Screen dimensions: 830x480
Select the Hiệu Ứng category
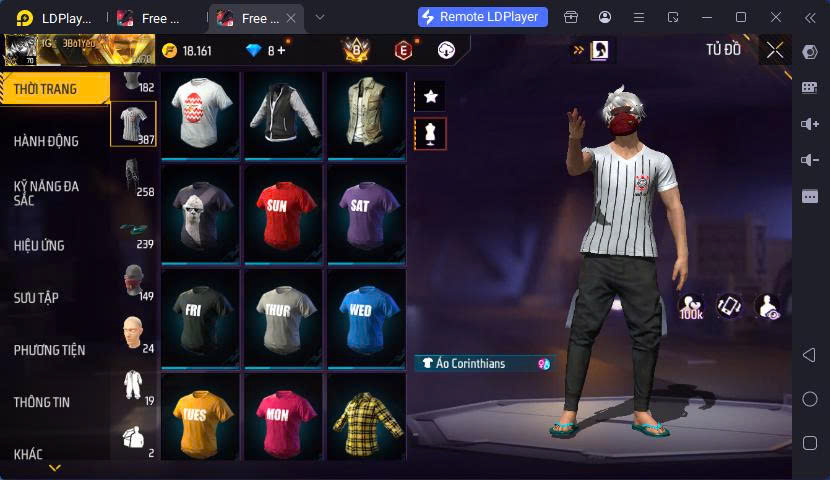point(39,245)
